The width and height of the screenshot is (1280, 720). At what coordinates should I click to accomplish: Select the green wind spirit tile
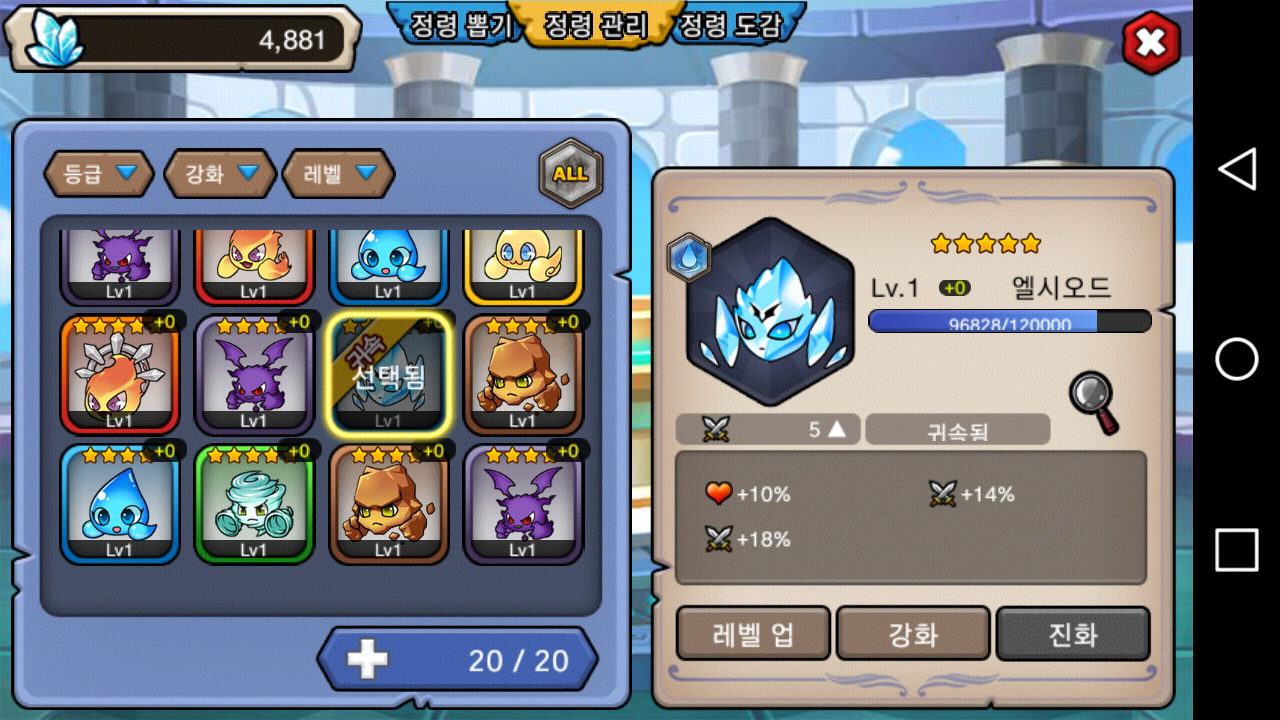click(254, 504)
